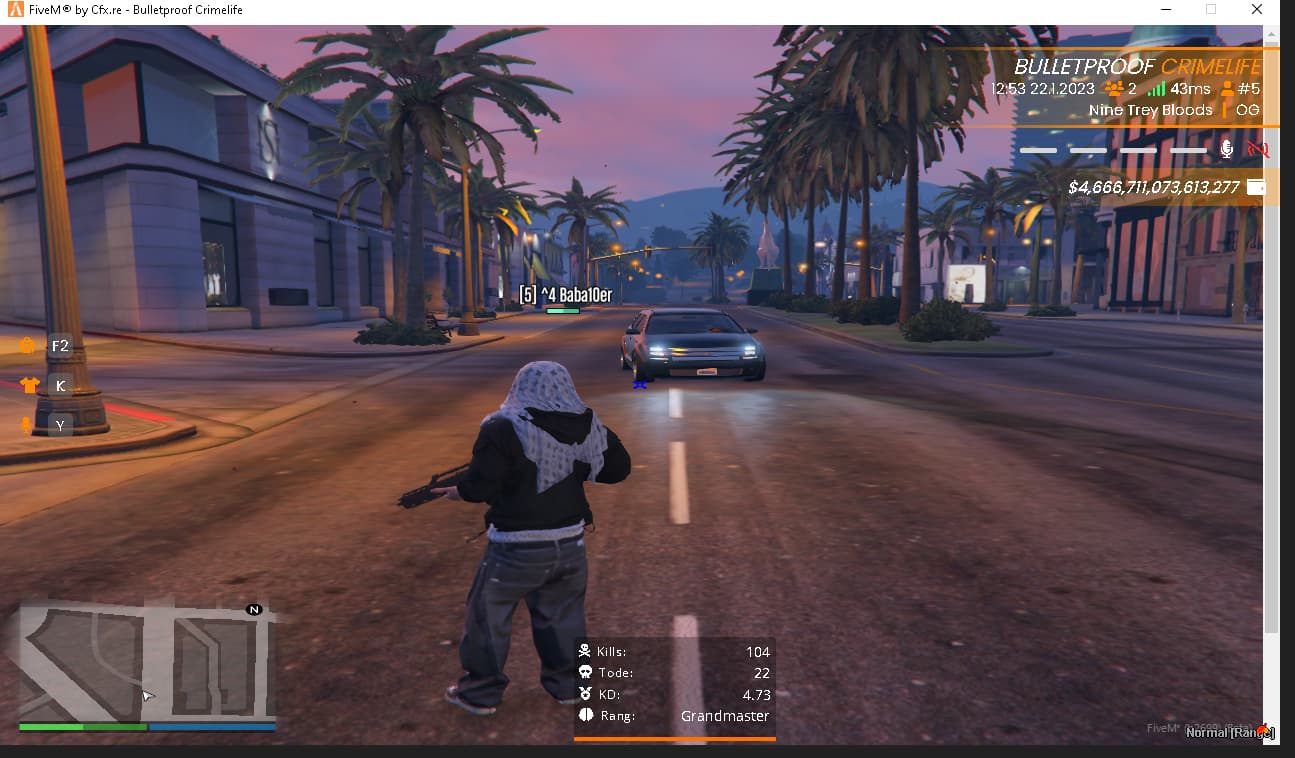Click the crossbones icon next to Kills
1295x758 pixels.
click(585, 650)
